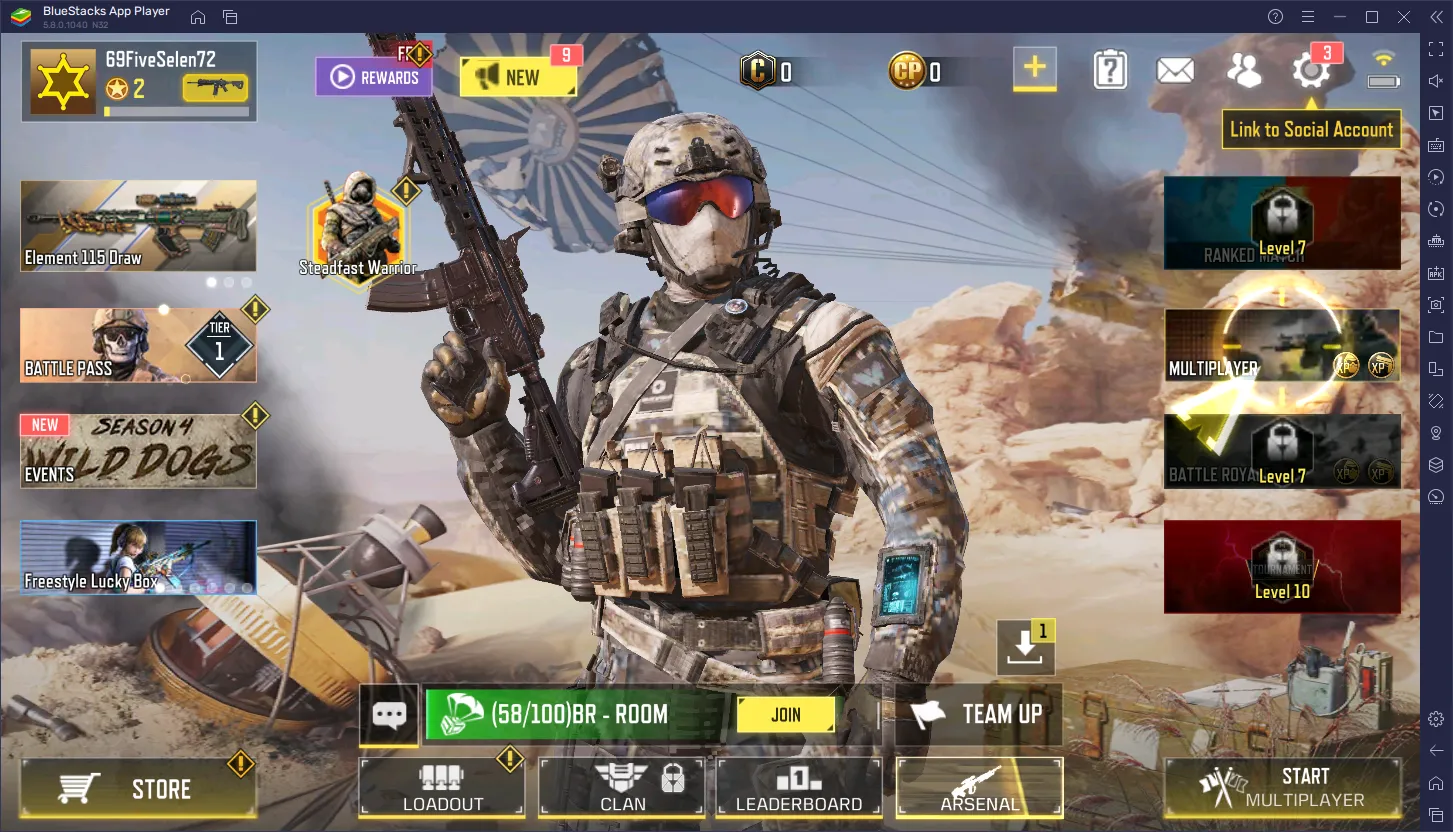The image size is (1453, 832).
Task: Open the yellow NEW announcements button
Action: [518, 77]
